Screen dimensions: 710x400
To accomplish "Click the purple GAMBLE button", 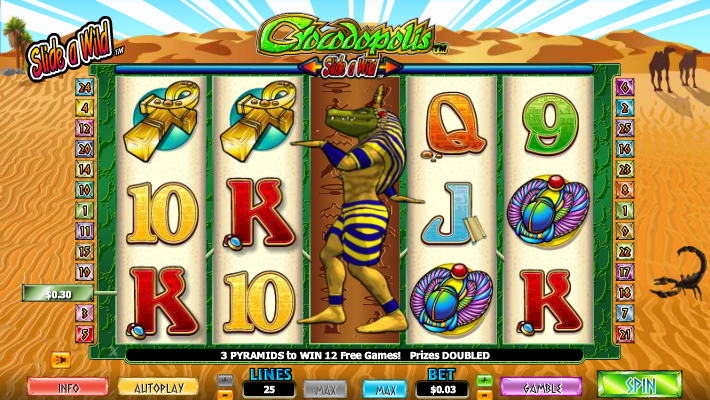I will point(541,386).
